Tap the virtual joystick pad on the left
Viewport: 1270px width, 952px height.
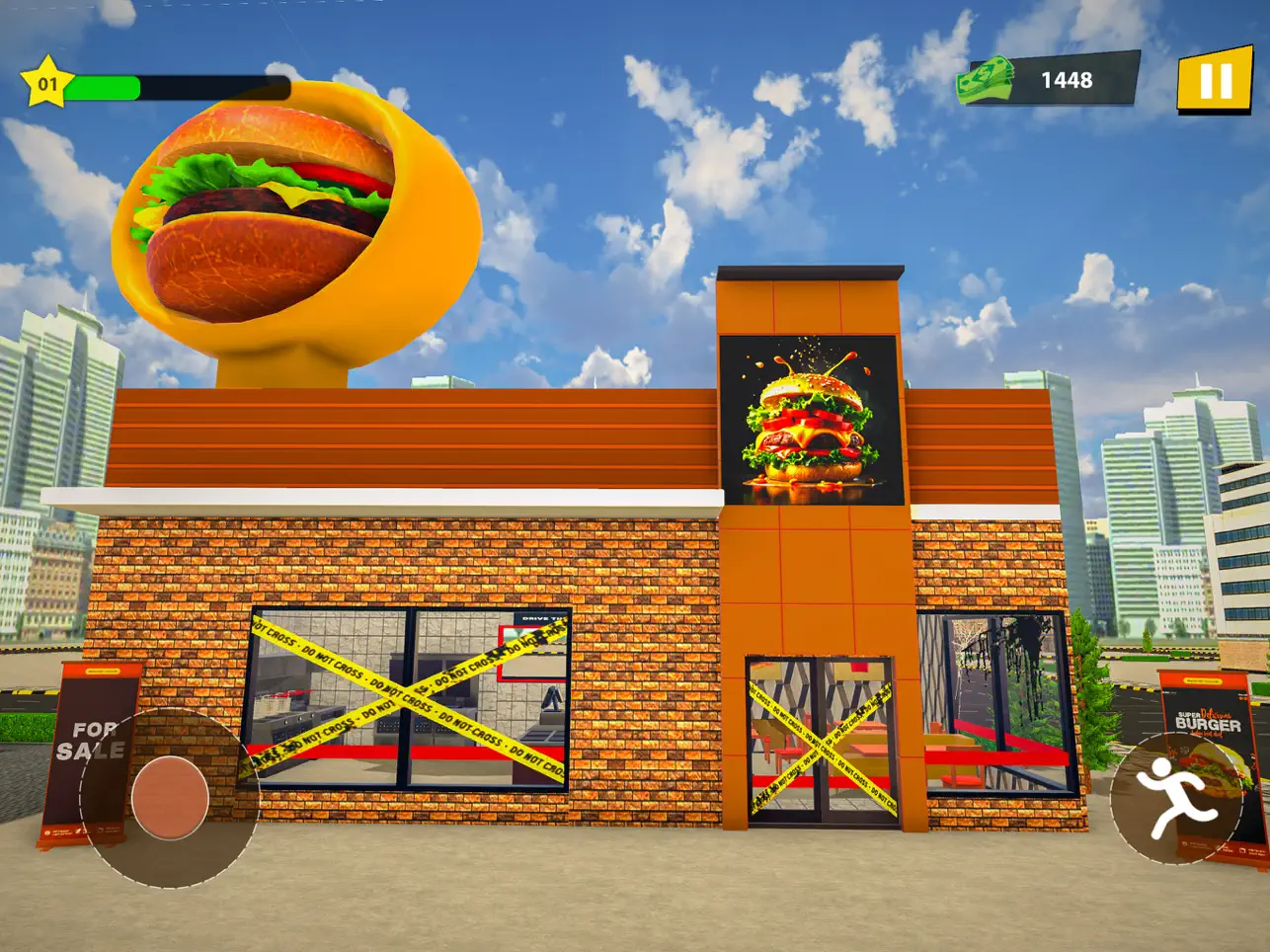click(170, 796)
